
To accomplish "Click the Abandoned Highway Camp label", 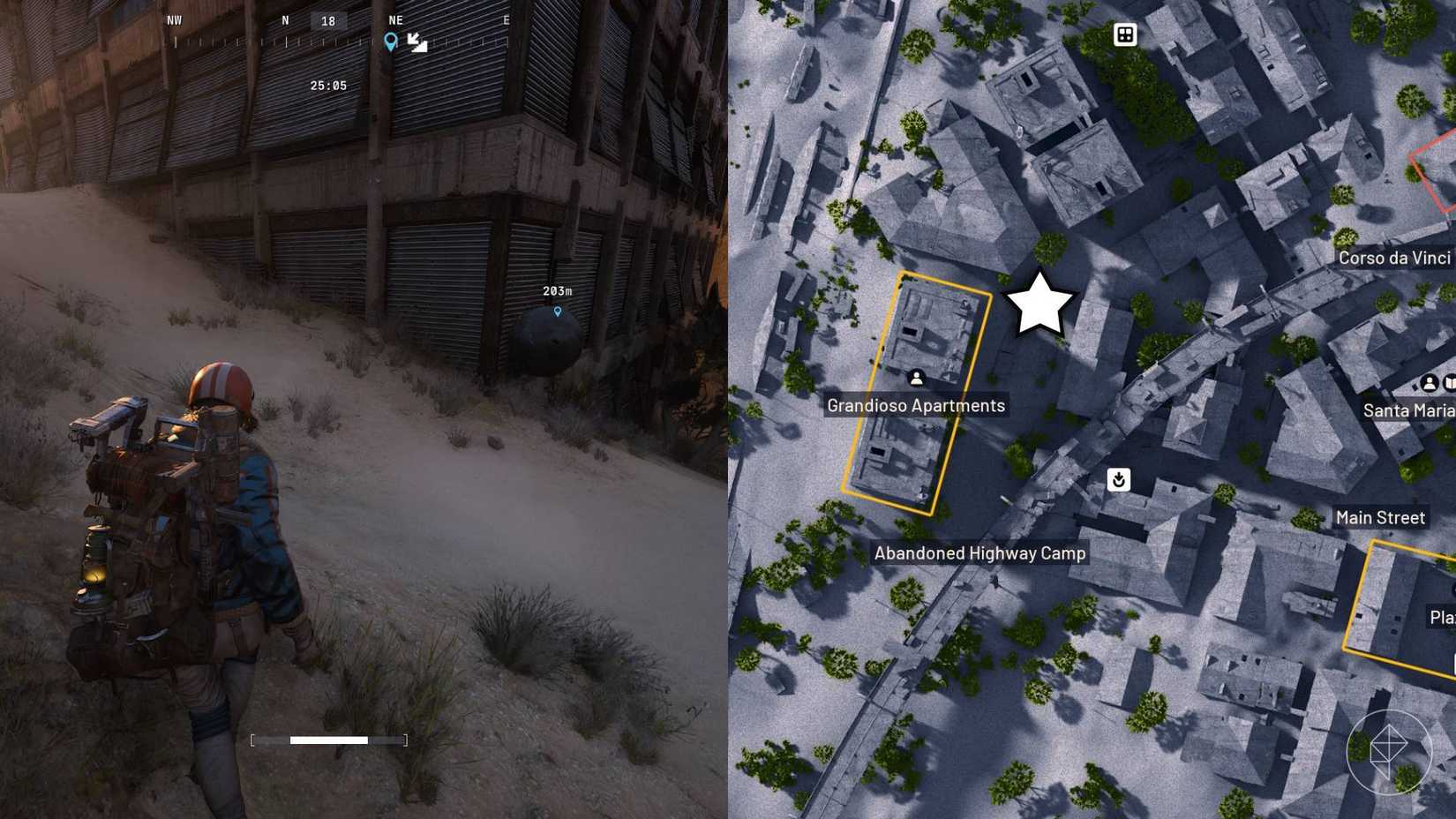I will coord(979,553).
